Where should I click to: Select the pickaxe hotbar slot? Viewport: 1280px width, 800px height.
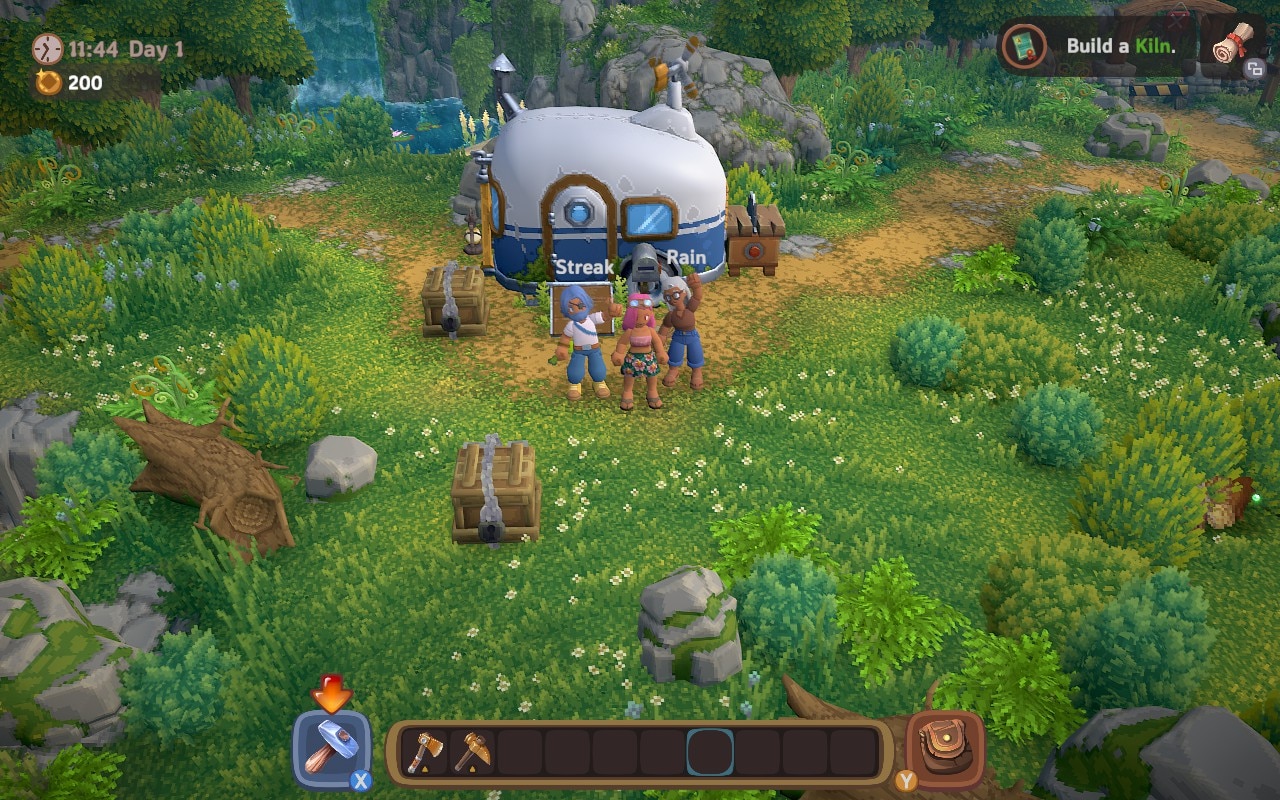pos(472,752)
